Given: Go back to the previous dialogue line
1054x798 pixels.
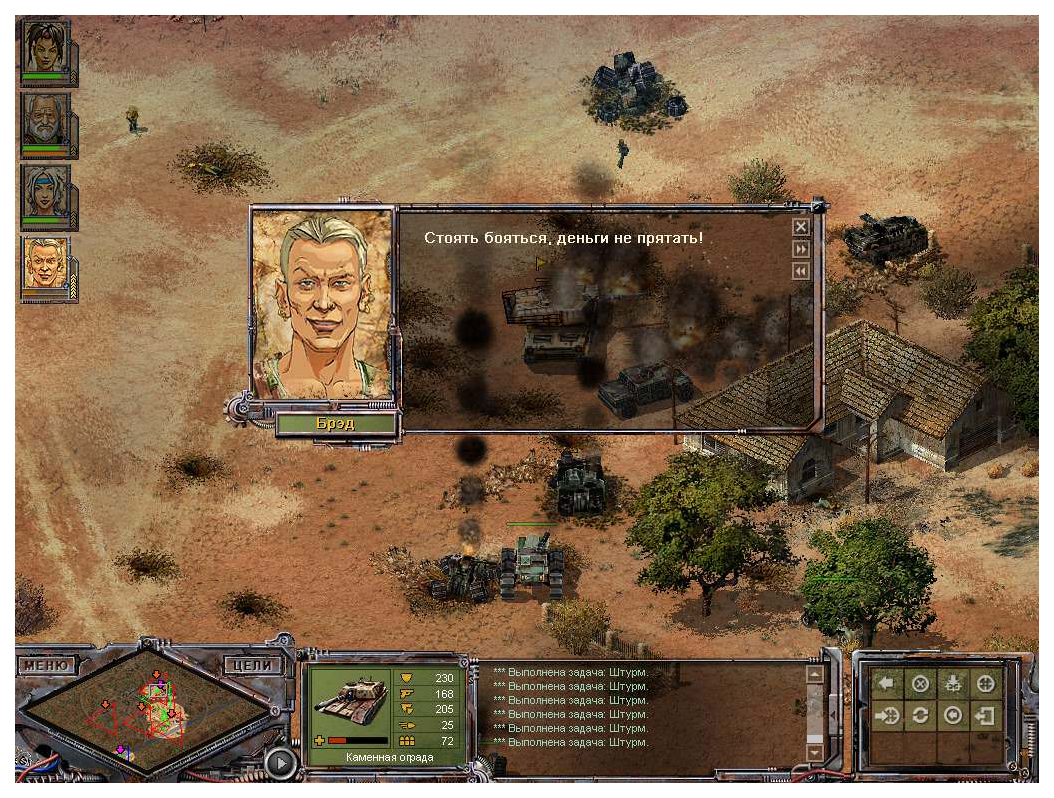Looking at the screenshot, I should click(x=800, y=271).
